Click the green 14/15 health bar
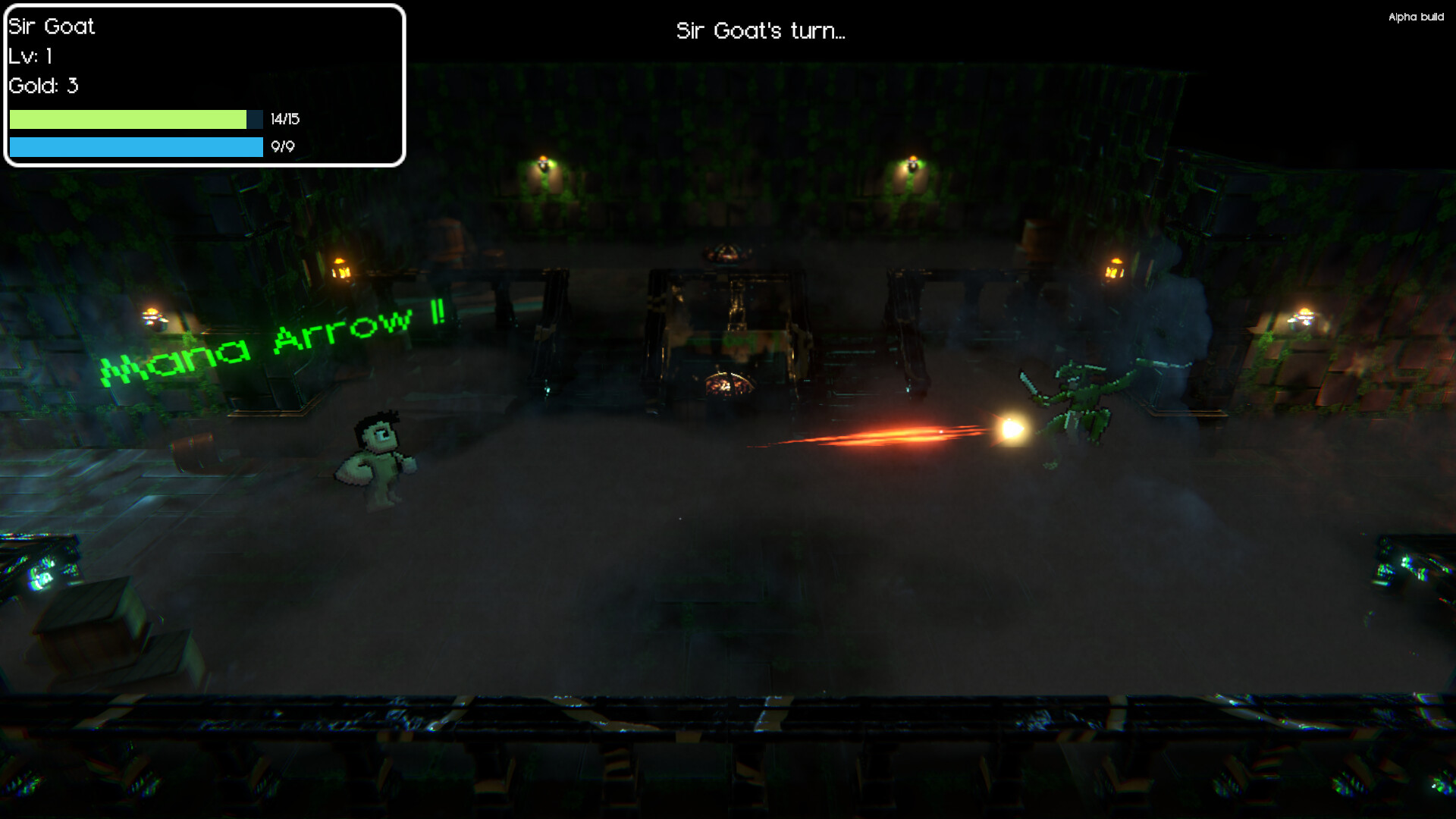 coord(129,119)
